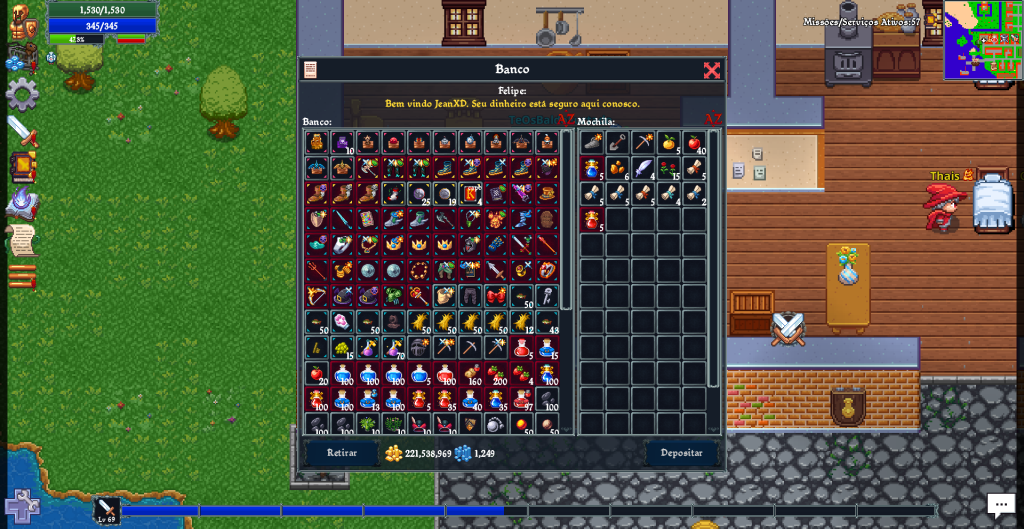Click the Depositar button
This screenshot has height=529, width=1024.
coord(681,453)
